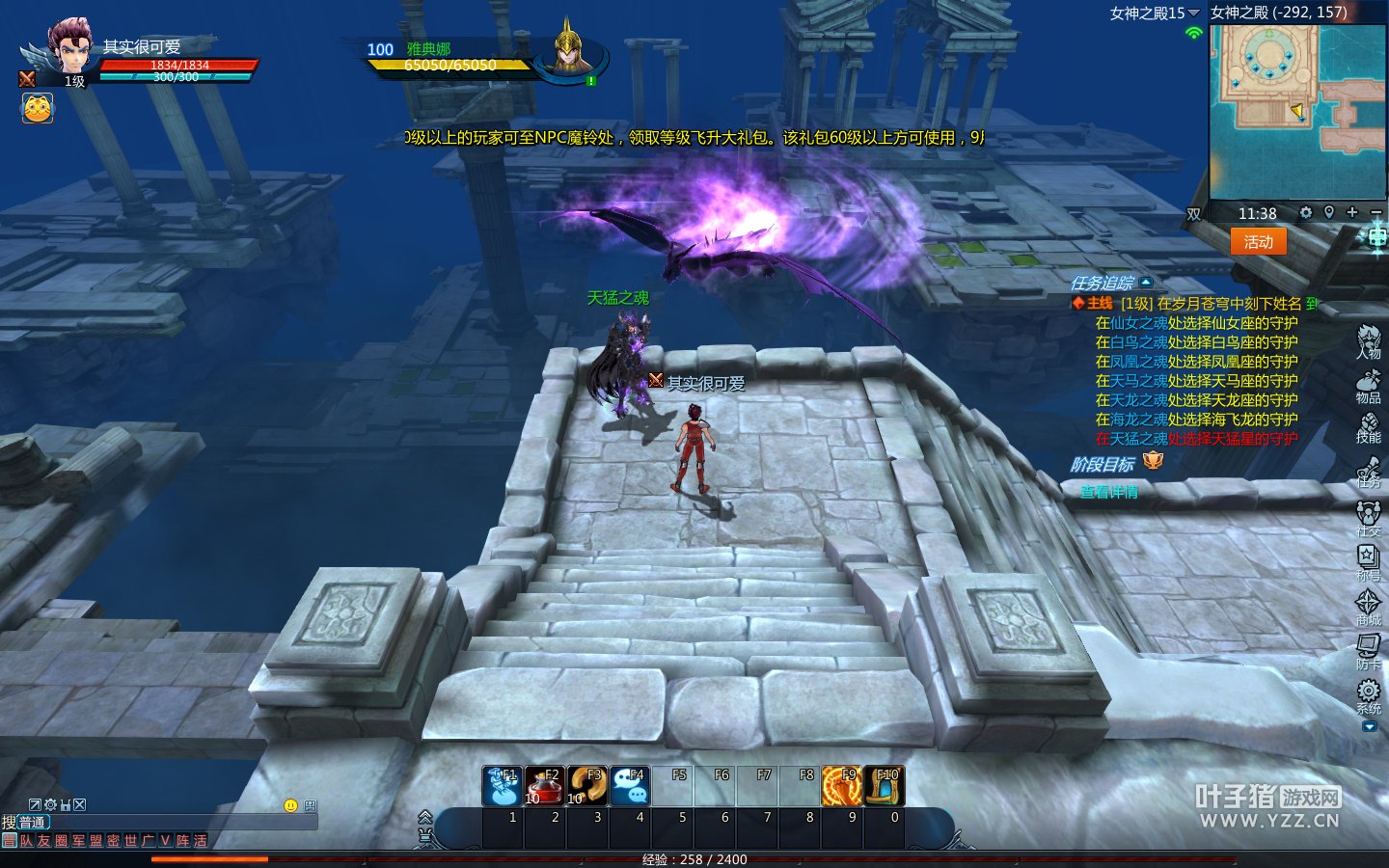This screenshot has height=868, width=1389.
Task: Open the yellow smiley emoji picker
Action: (290, 805)
